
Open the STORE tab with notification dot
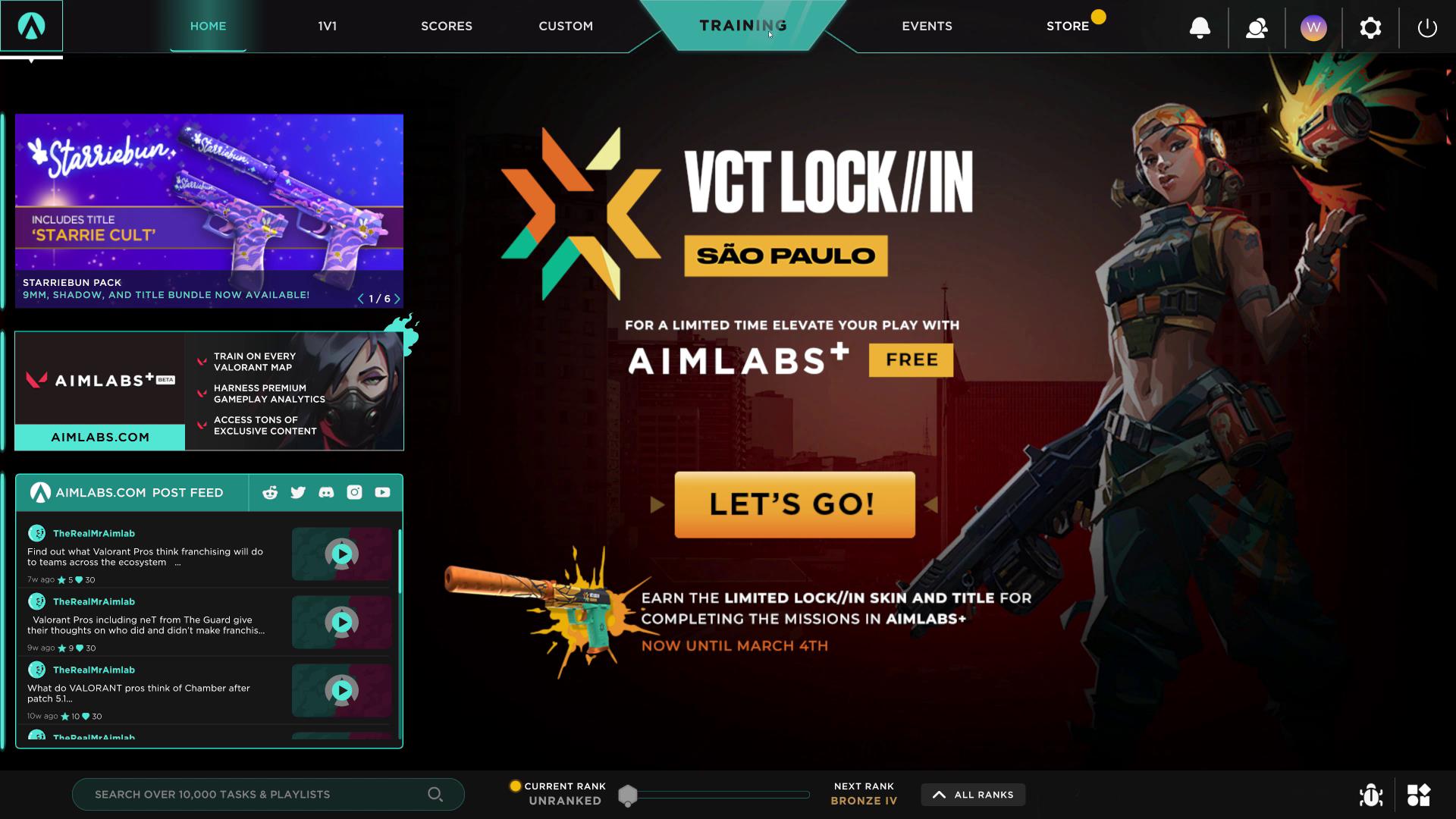click(1067, 25)
